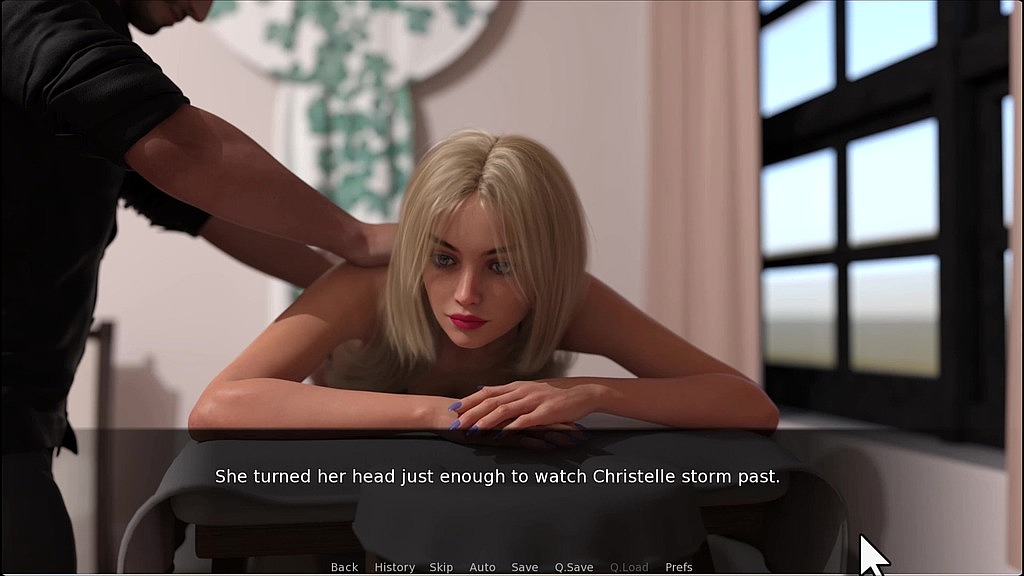
Task: Activate Skip in the quick menu
Action: click(441, 567)
